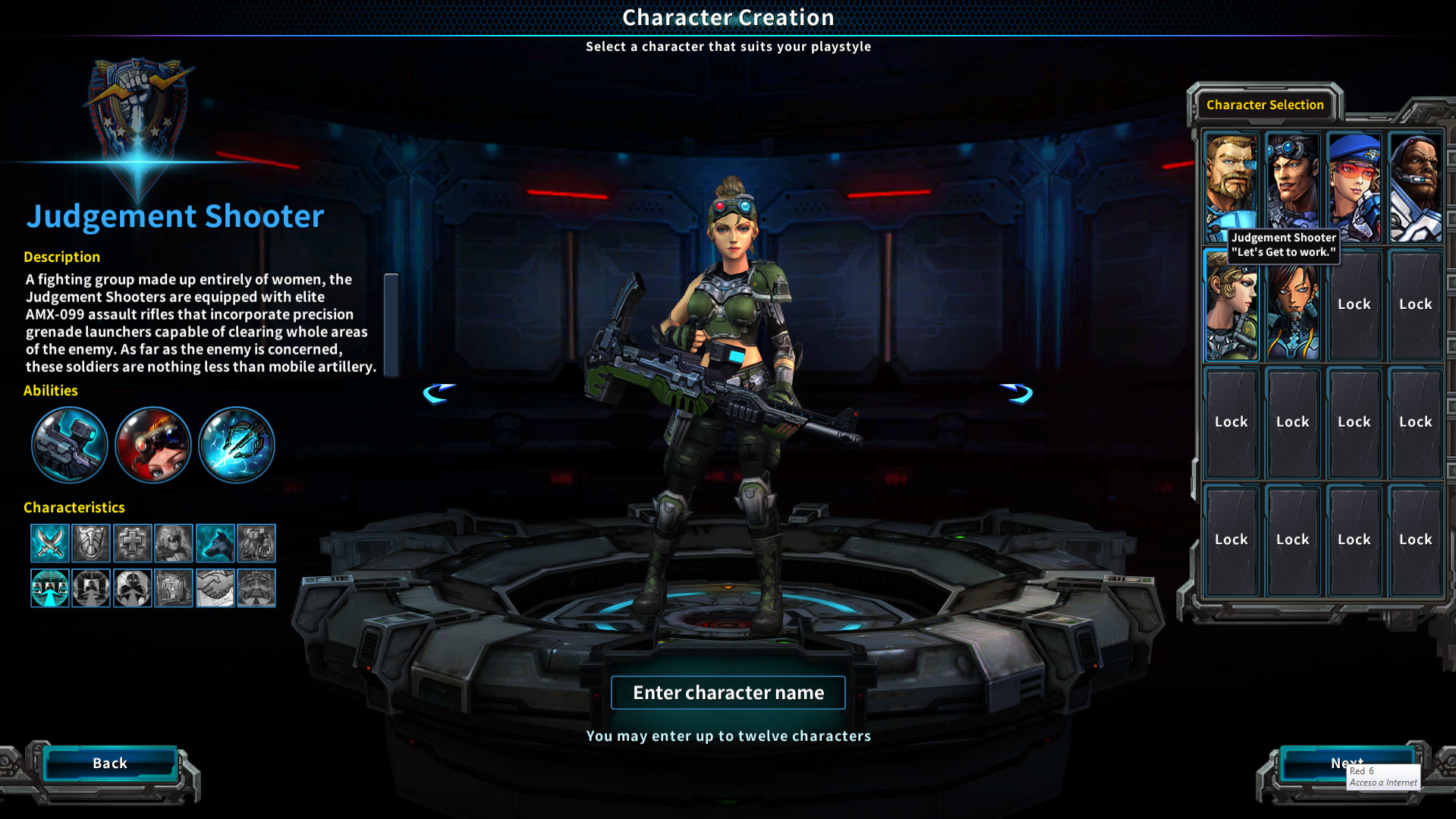Viewport: 1456px width, 819px height.
Task: Open the Character Selection tab
Action: (x=1265, y=105)
